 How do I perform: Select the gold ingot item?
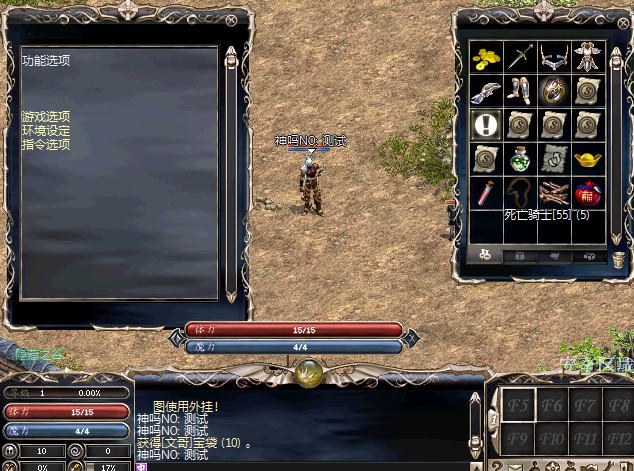click(x=588, y=159)
